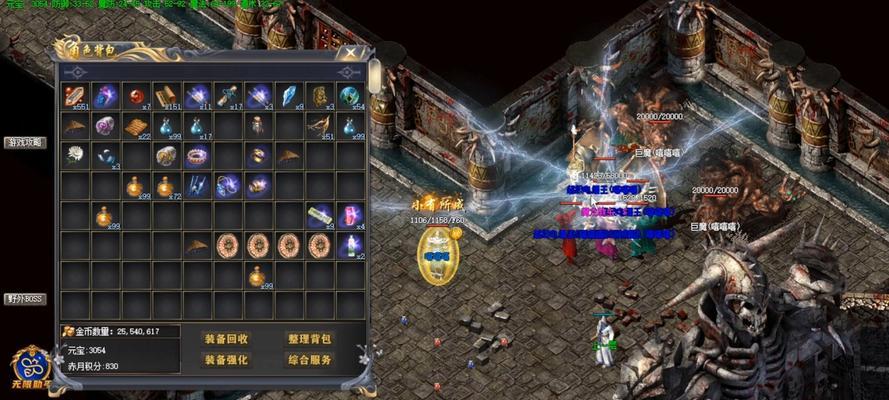Select the wooden board stack x22
The image size is (889, 400).
[136, 127]
